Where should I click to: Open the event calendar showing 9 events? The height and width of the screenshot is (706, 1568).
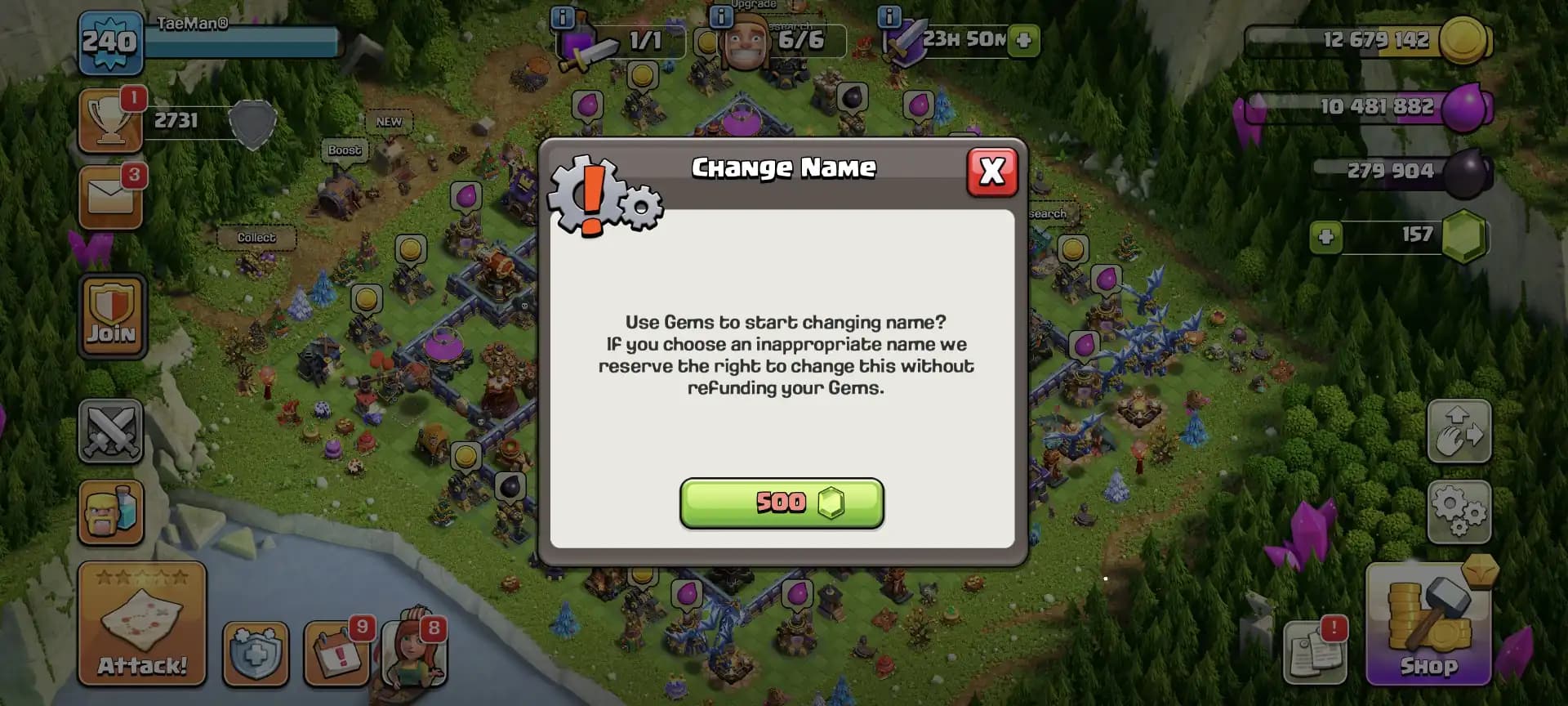click(x=337, y=651)
